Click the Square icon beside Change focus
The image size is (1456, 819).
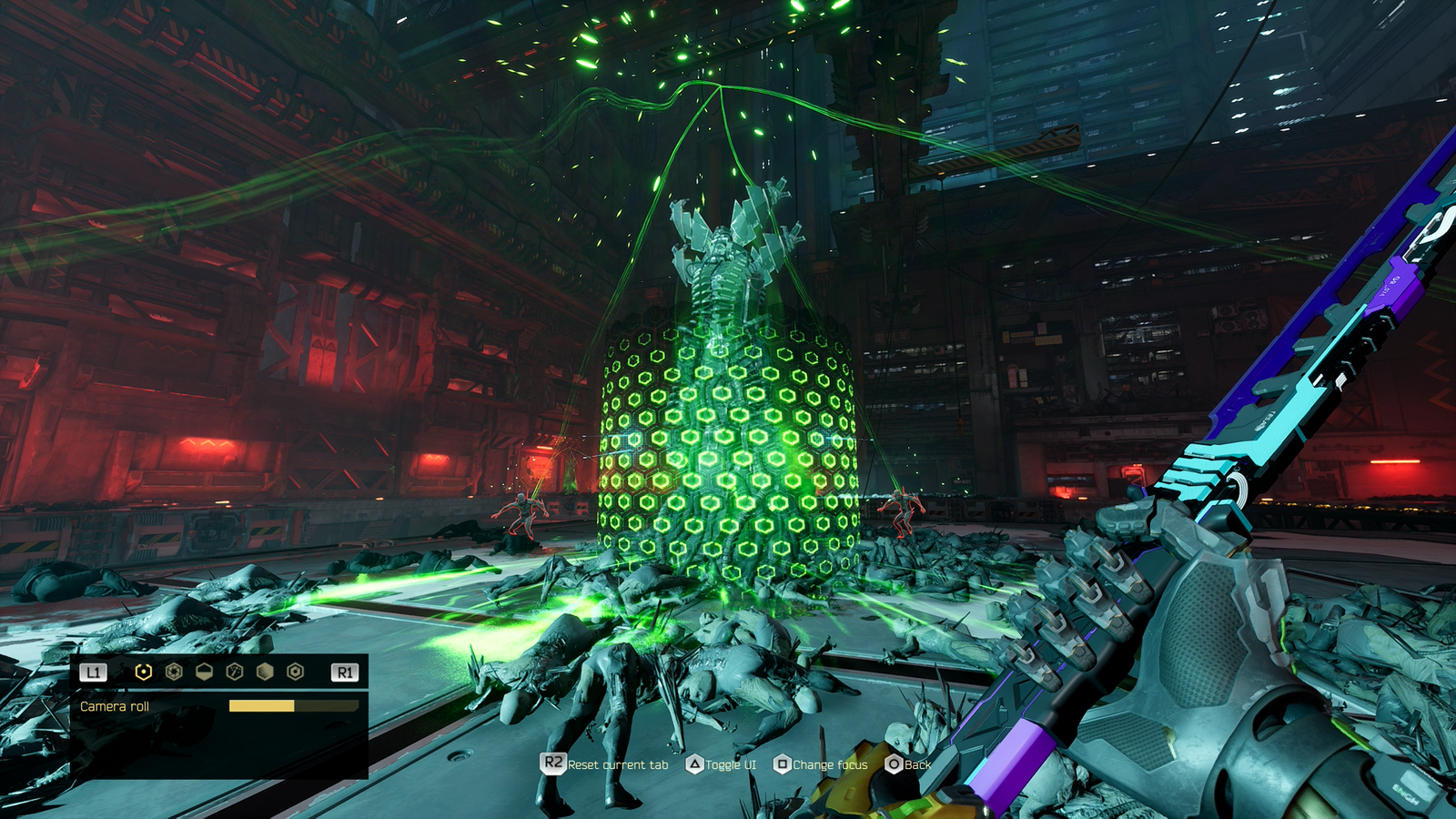pyautogui.click(x=783, y=764)
